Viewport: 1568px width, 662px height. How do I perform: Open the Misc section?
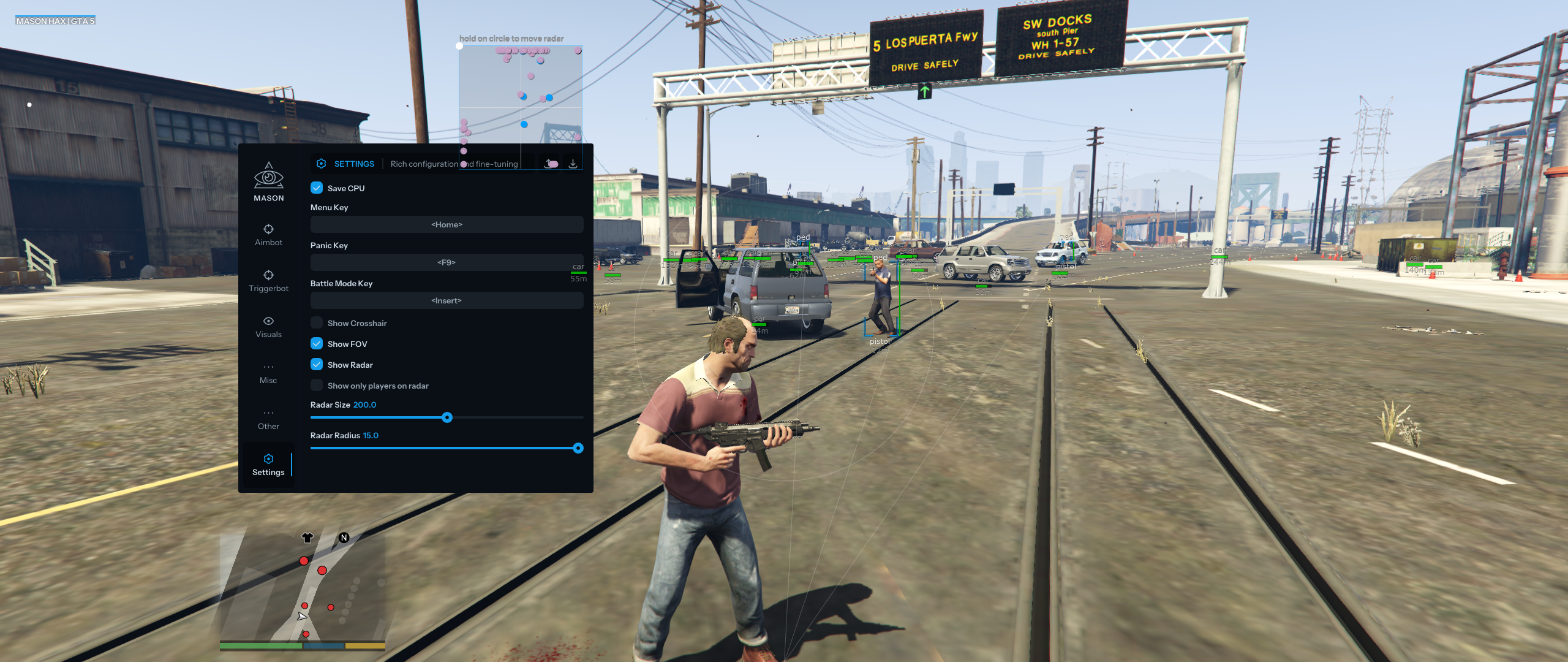pyautogui.click(x=268, y=373)
